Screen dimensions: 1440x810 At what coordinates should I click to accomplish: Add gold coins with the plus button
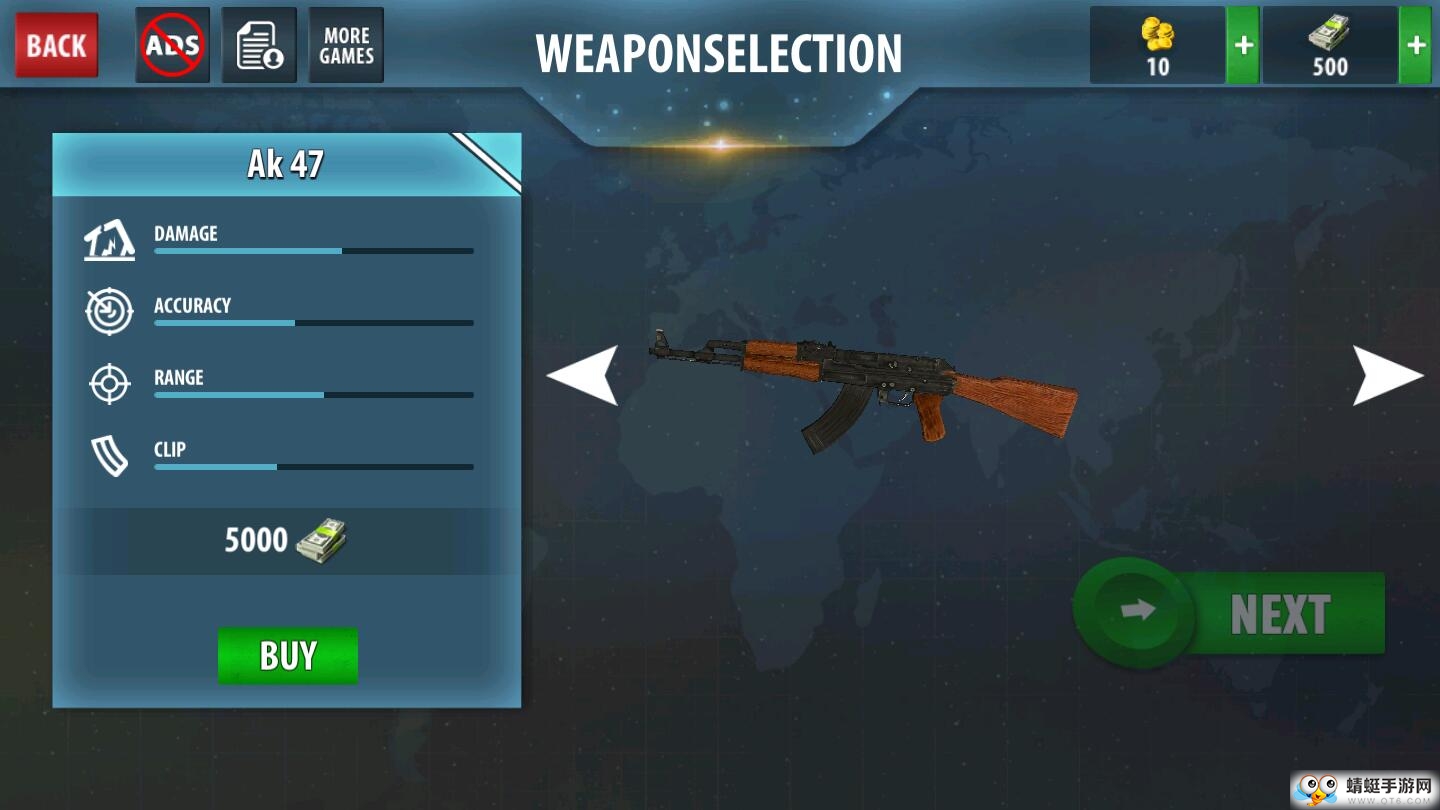1242,45
